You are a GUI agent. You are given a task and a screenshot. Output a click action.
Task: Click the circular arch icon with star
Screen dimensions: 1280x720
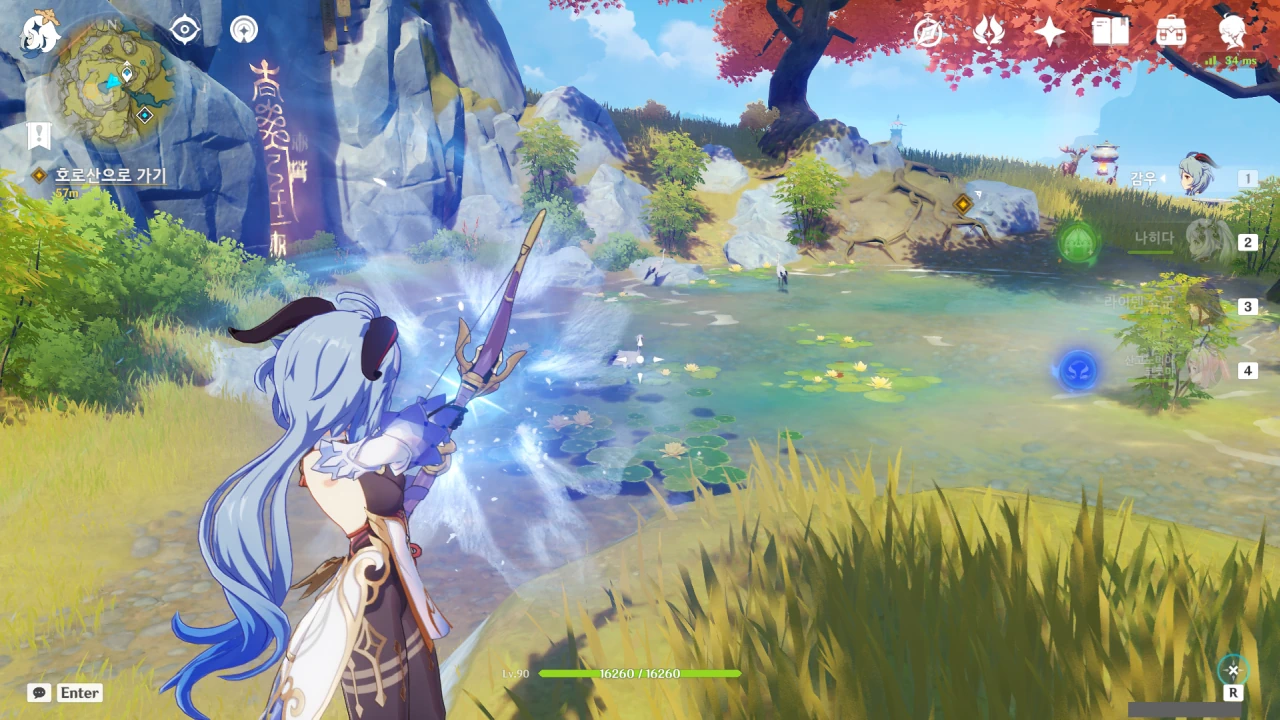tap(243, 30)
